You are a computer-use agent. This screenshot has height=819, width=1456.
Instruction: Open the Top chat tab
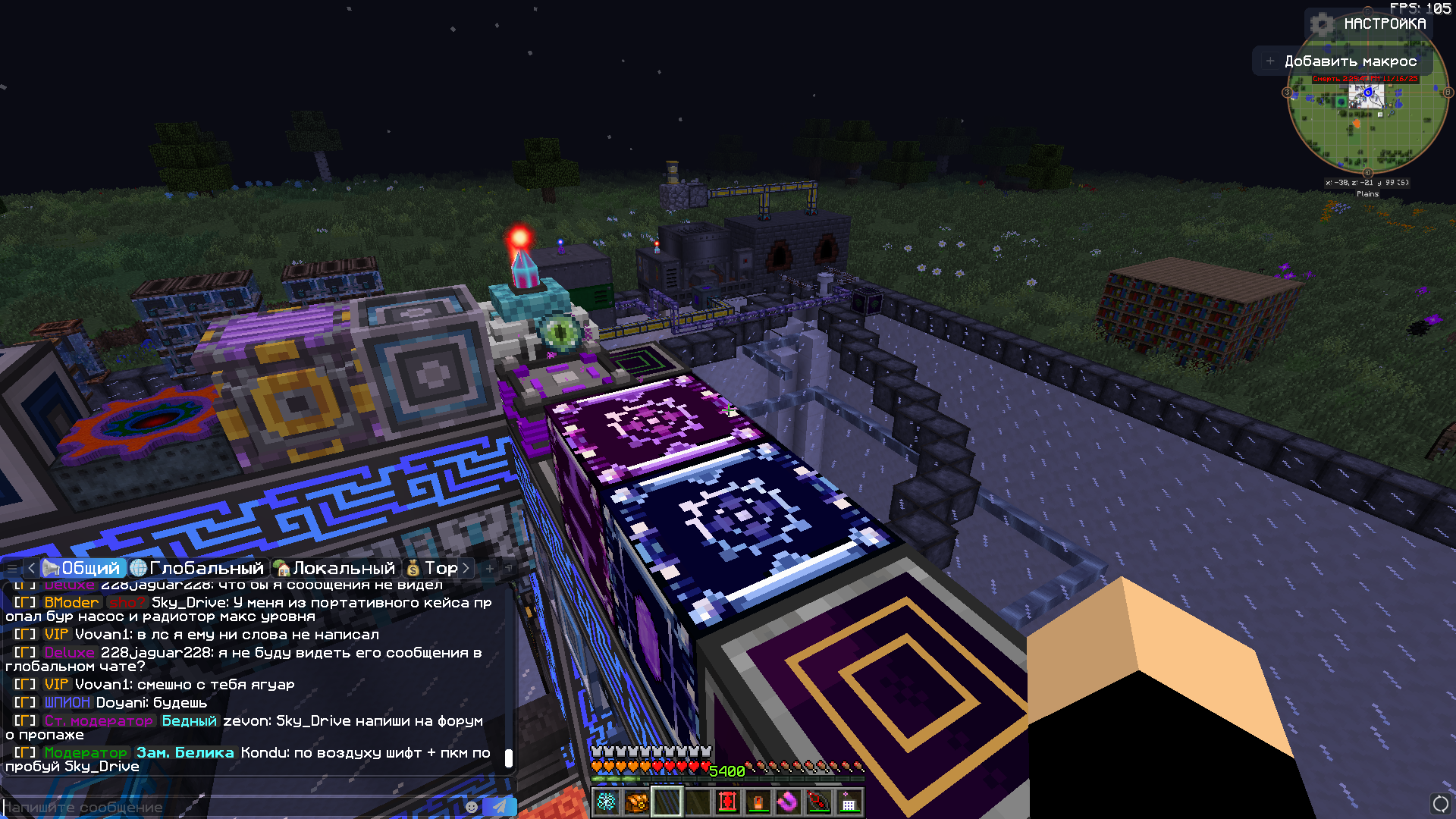(432, 568)
